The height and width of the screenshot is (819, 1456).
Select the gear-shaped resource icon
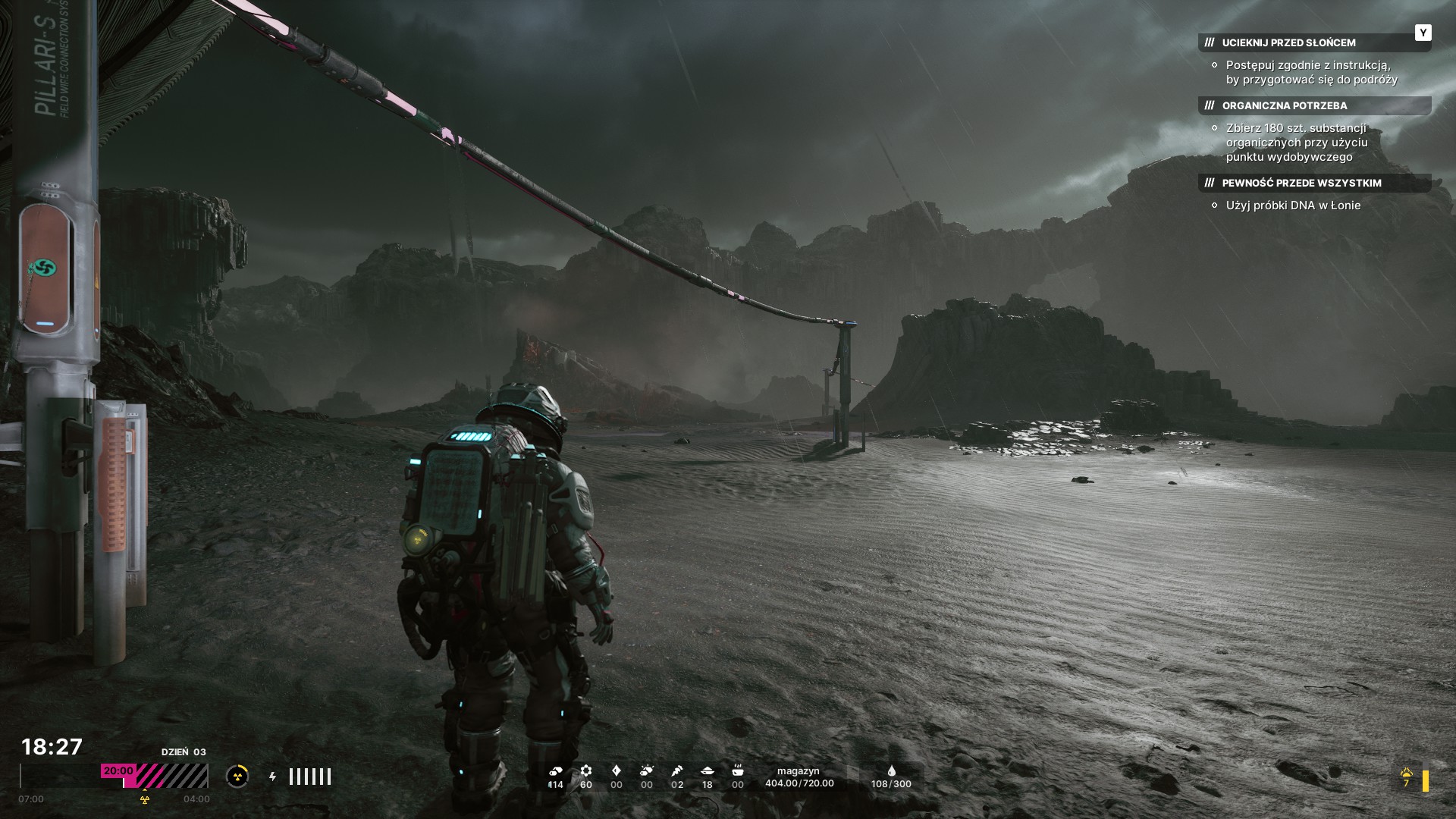(585, 770)
